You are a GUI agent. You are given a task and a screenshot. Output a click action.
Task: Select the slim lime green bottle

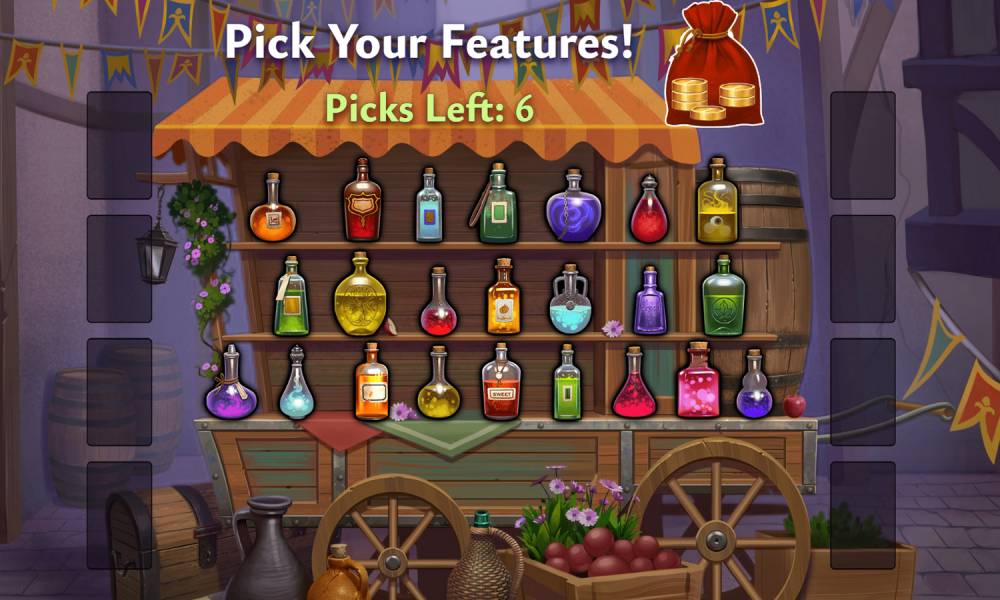[x=567, y=385]
